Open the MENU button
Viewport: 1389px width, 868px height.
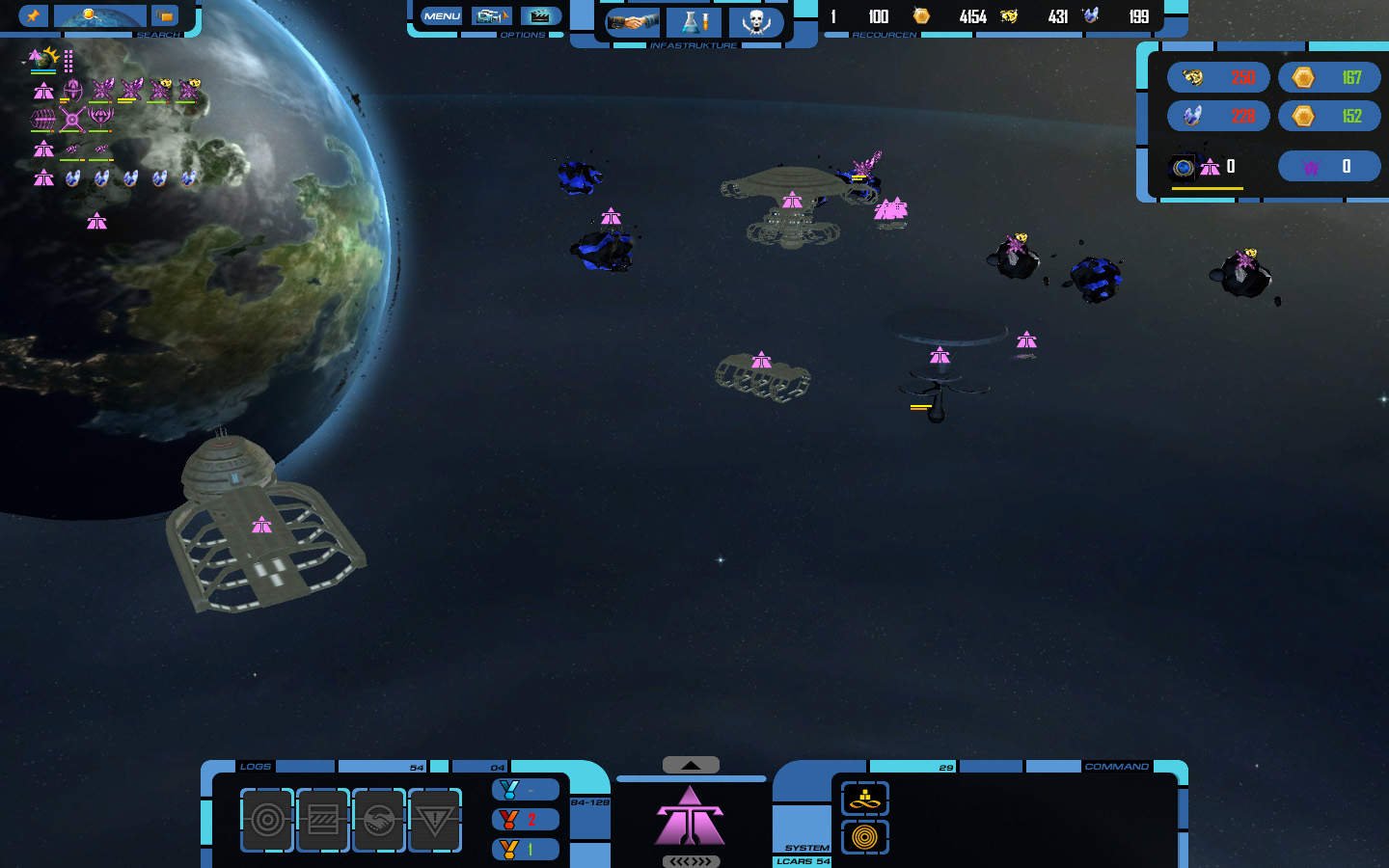click(442, 16)
